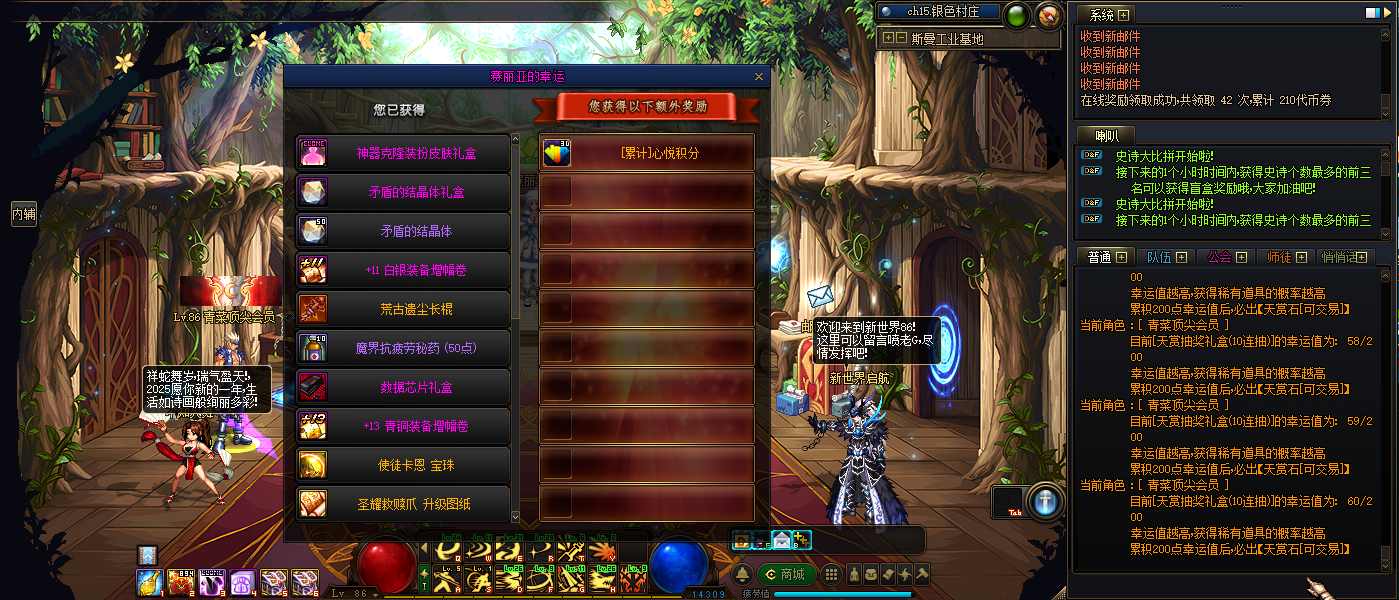Open the bell notification icon beside 商城
Image resolution: width=1399 pixels, height=600 pixels.
(743, 574)
